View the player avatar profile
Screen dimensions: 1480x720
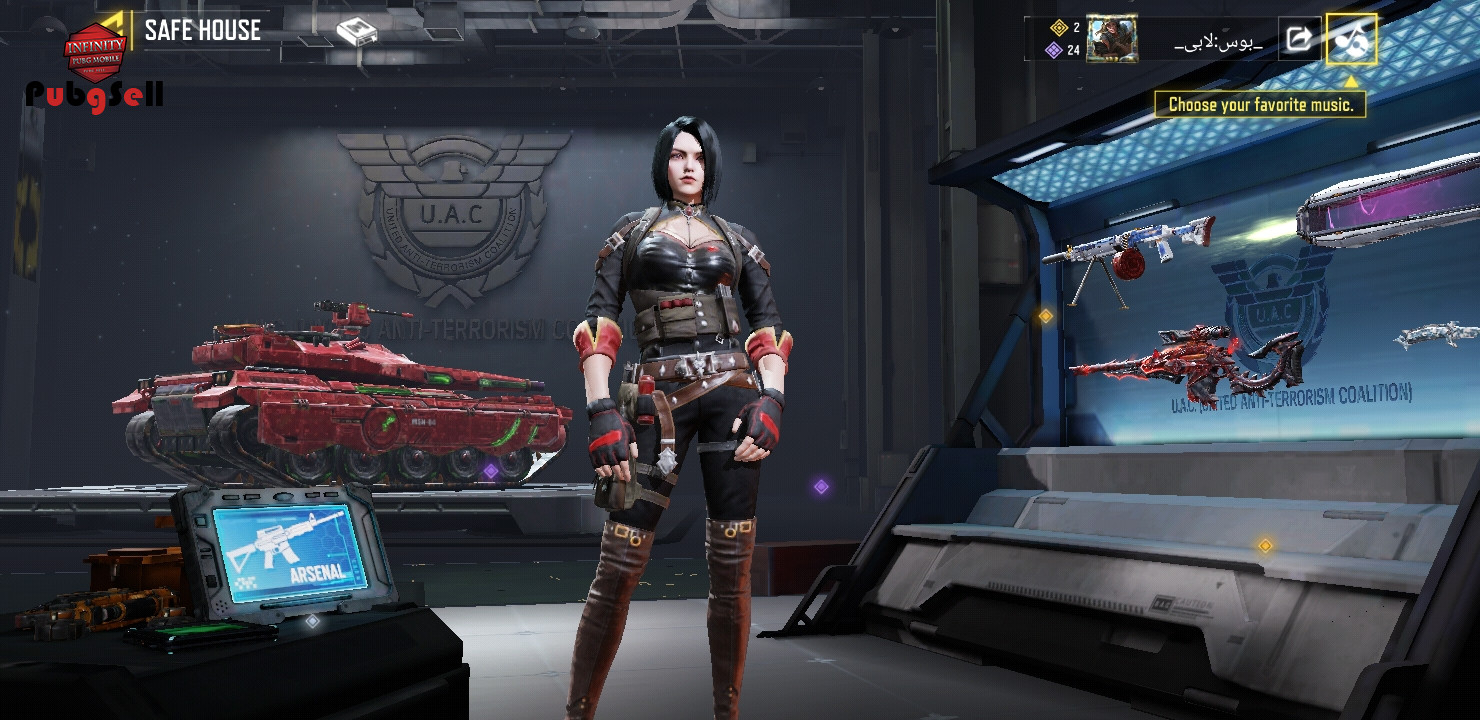[1112, 40]
